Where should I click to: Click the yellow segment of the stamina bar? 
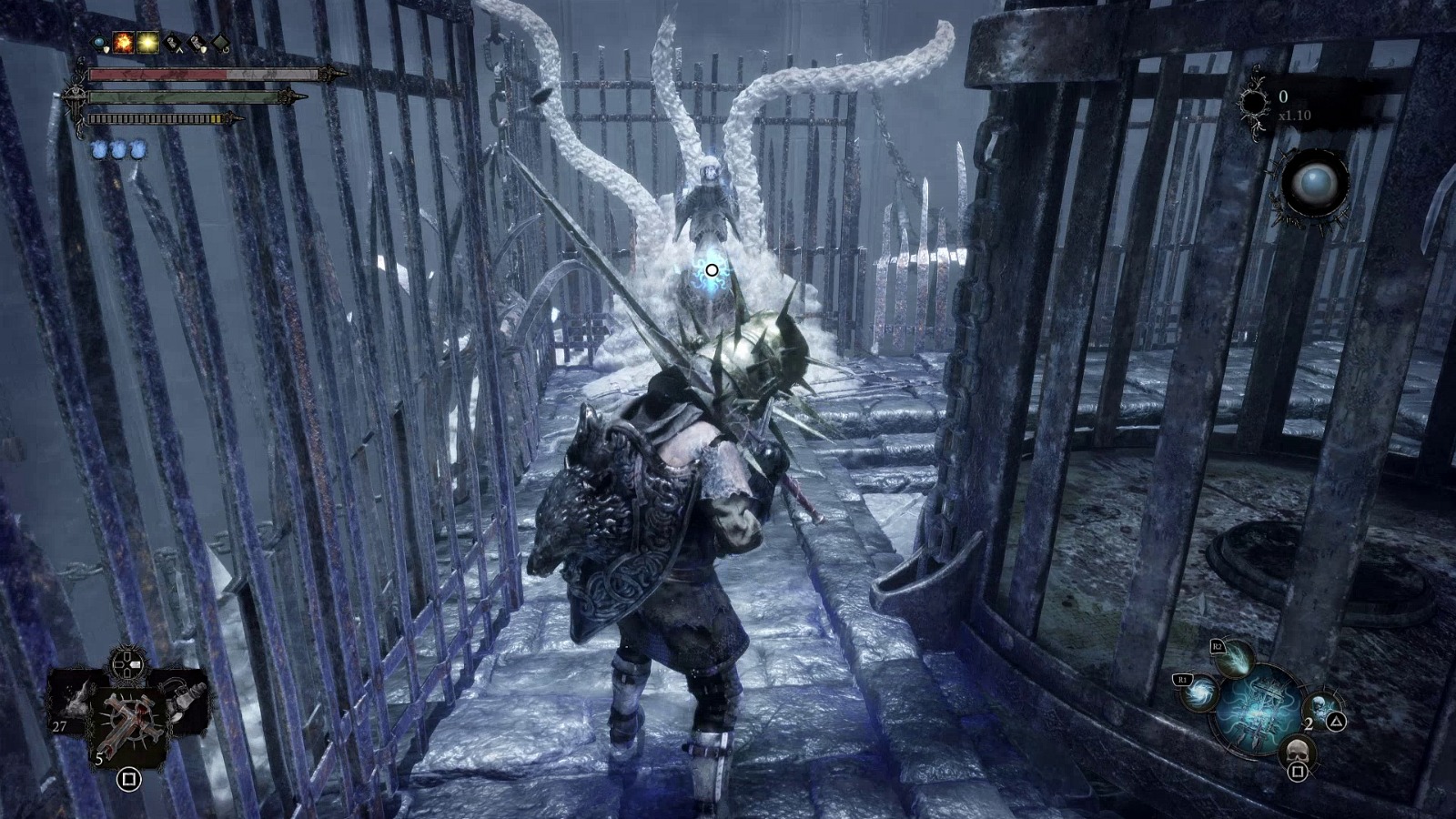216,118
